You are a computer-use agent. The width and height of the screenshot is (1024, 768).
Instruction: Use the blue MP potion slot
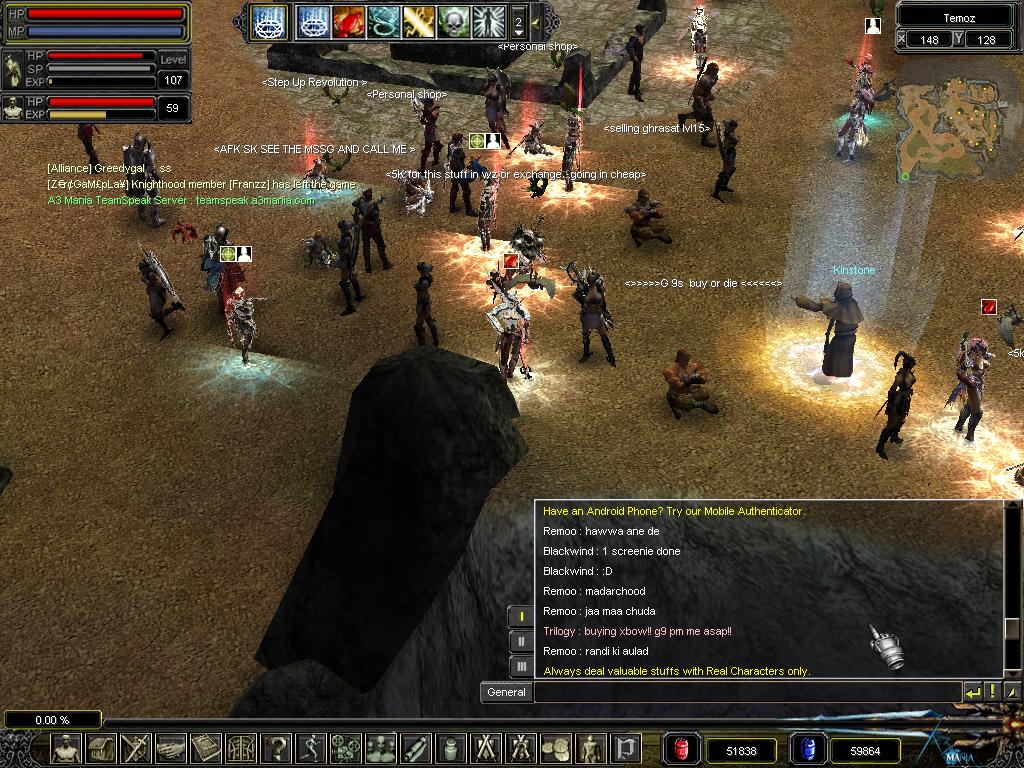(x=807, y=749)
